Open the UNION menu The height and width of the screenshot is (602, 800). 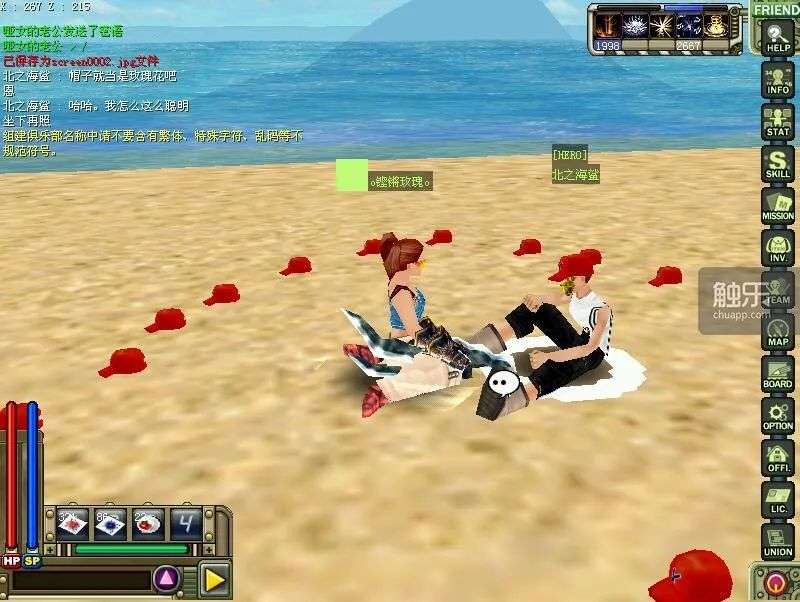pos(777,541)
